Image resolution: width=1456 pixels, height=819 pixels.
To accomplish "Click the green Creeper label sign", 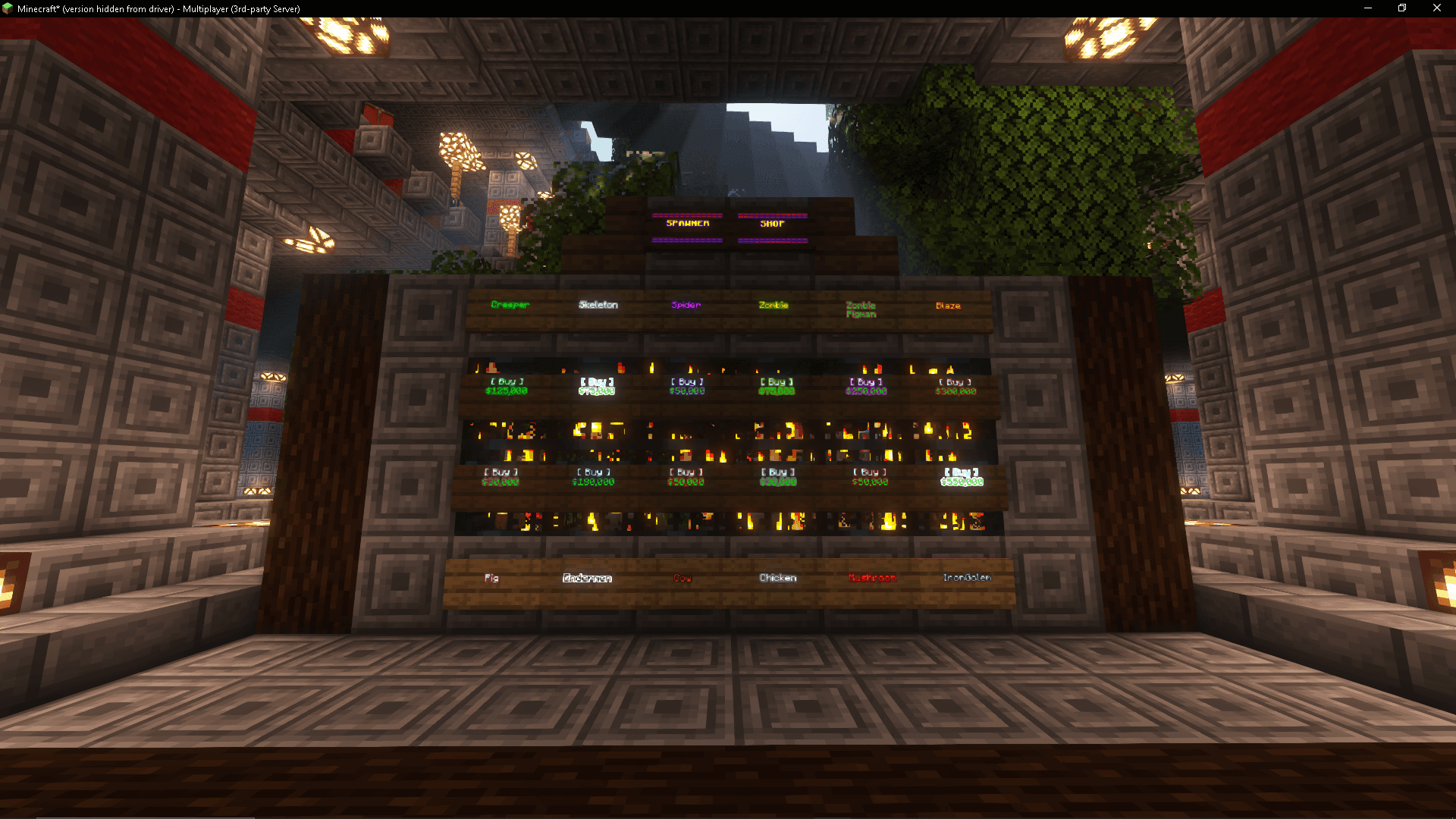I will coord(509,305).
